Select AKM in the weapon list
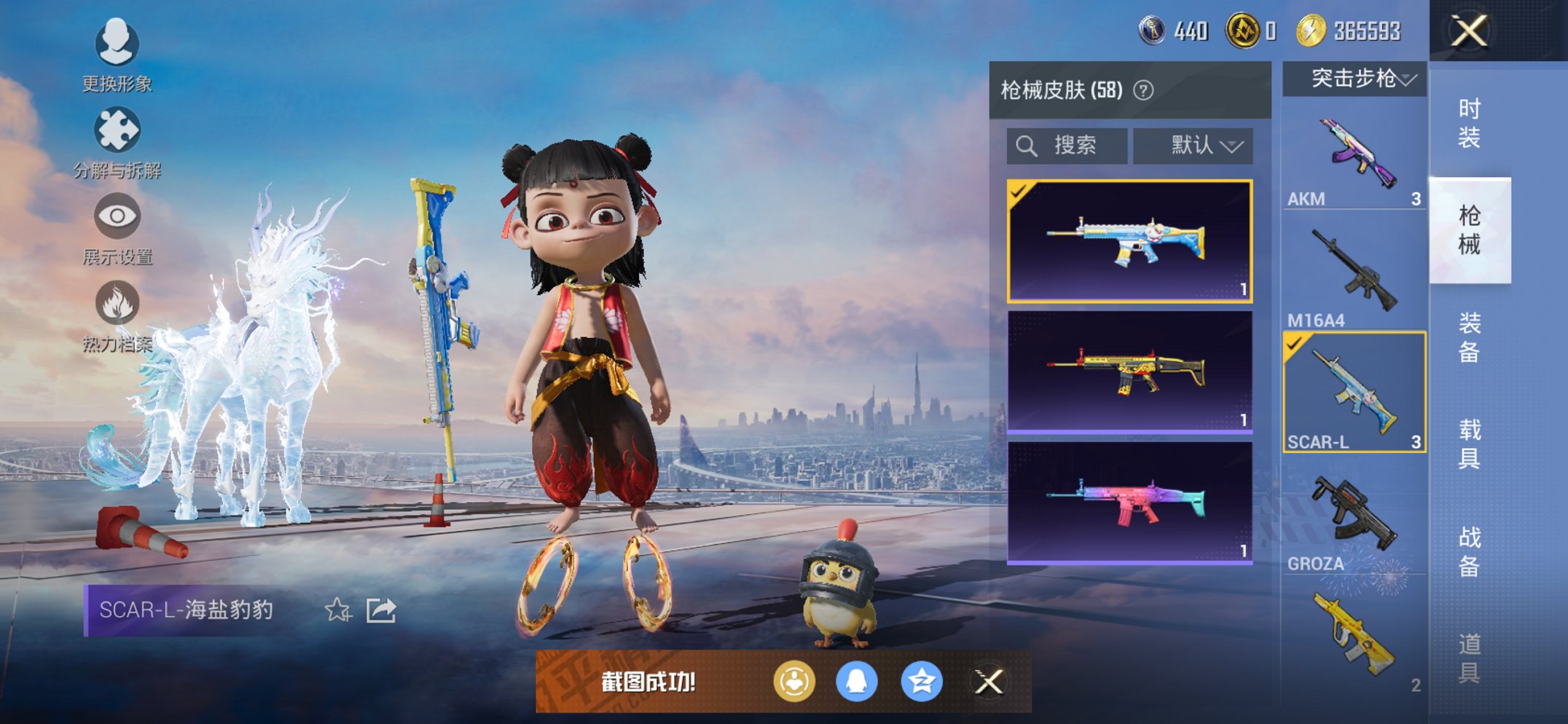Screen dimensions: 1568x724 tap(1354, 162)
